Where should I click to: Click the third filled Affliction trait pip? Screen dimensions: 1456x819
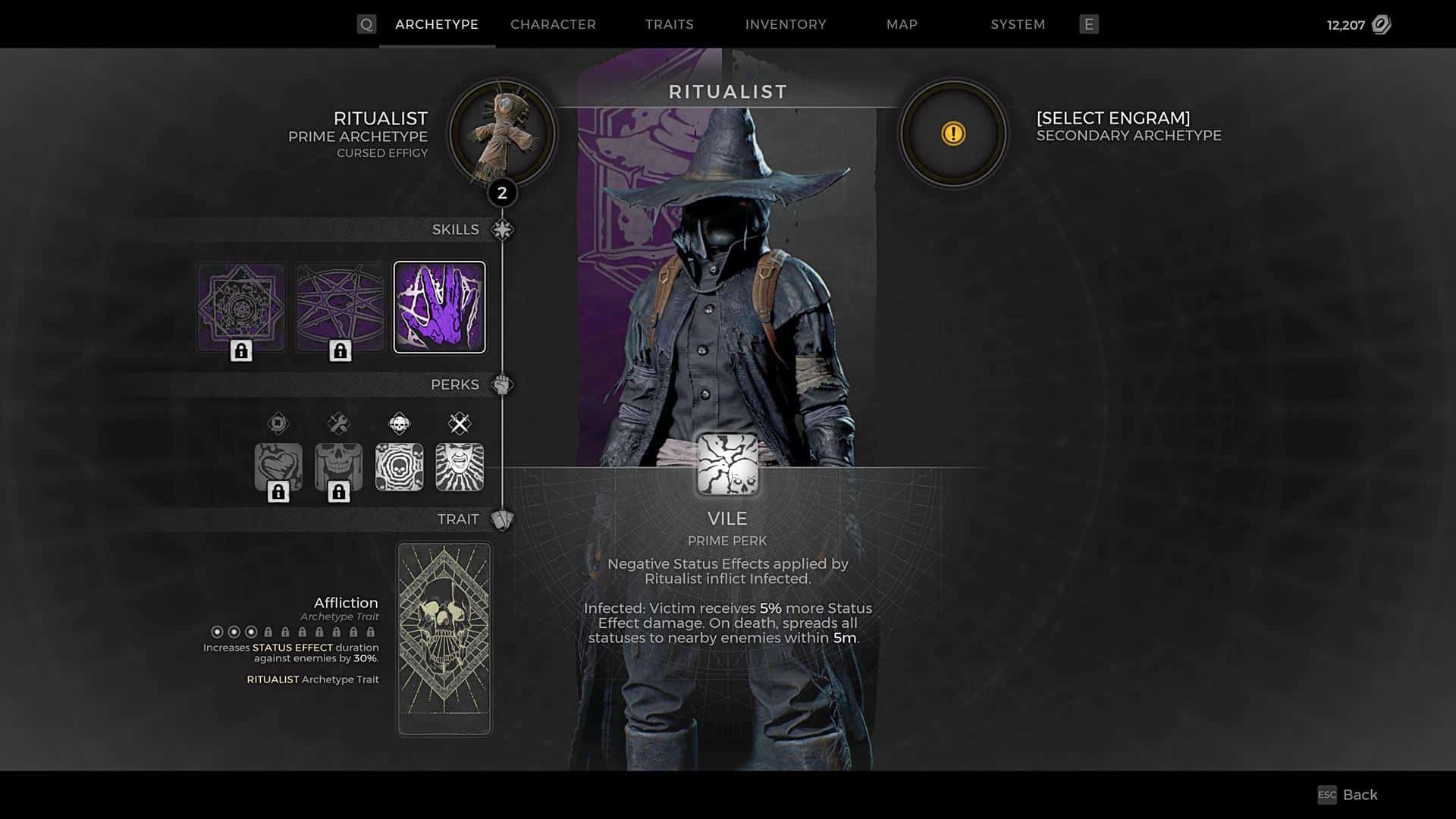click(x=250, y=632)
